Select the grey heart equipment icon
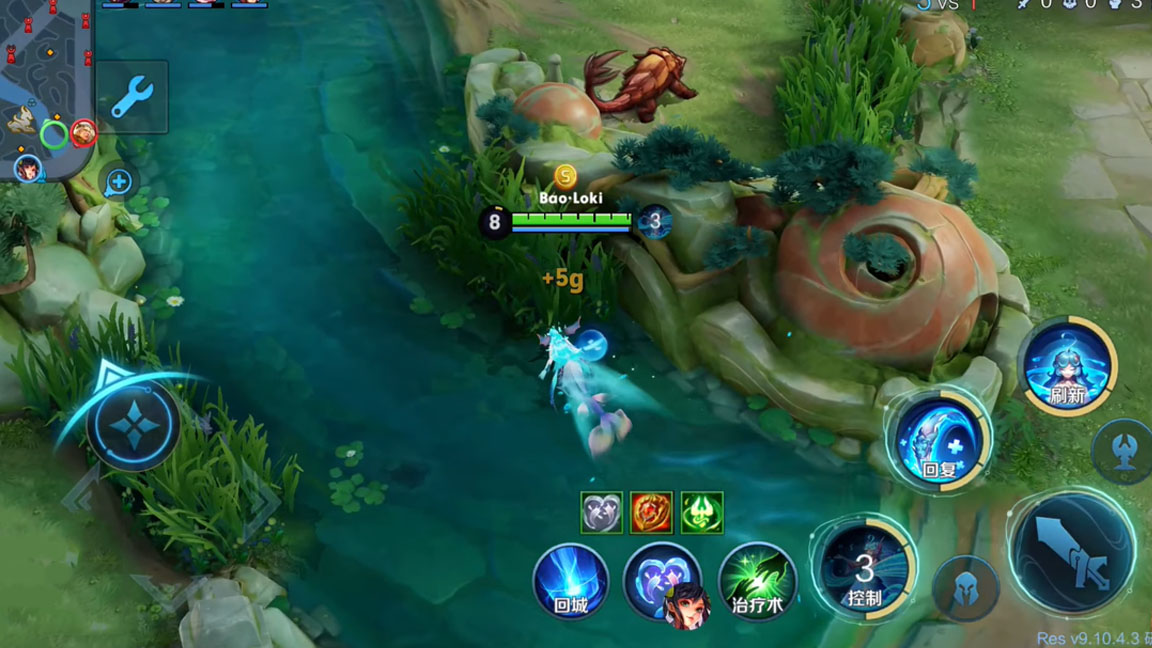This screenshot has height=648, width=1152. [602, 513]
